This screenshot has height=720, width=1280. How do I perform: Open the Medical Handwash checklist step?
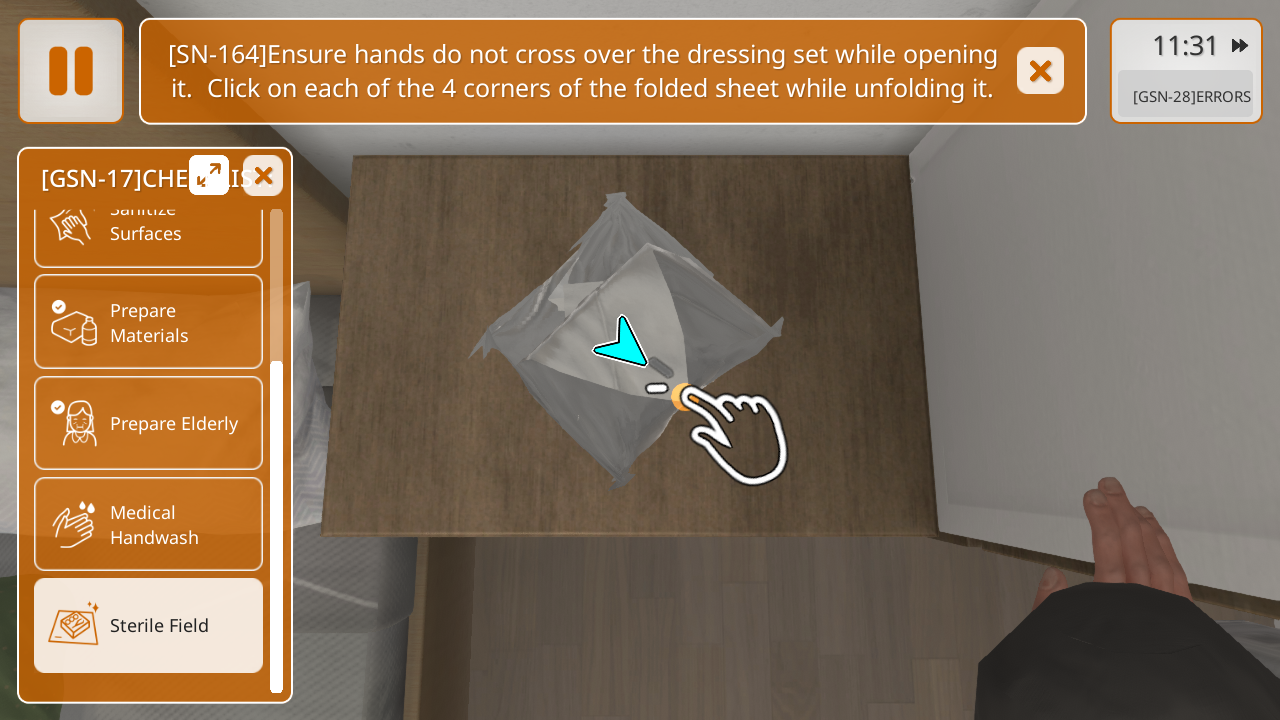point(148,524)
